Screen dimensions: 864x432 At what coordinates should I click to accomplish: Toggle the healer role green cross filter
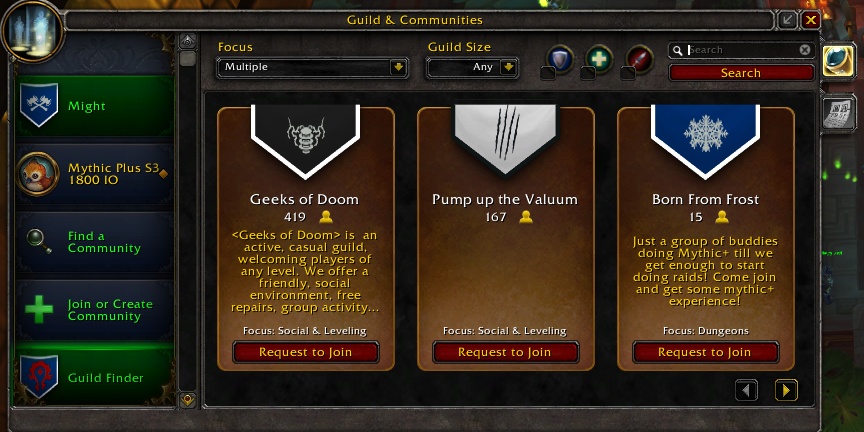(599, 59)
